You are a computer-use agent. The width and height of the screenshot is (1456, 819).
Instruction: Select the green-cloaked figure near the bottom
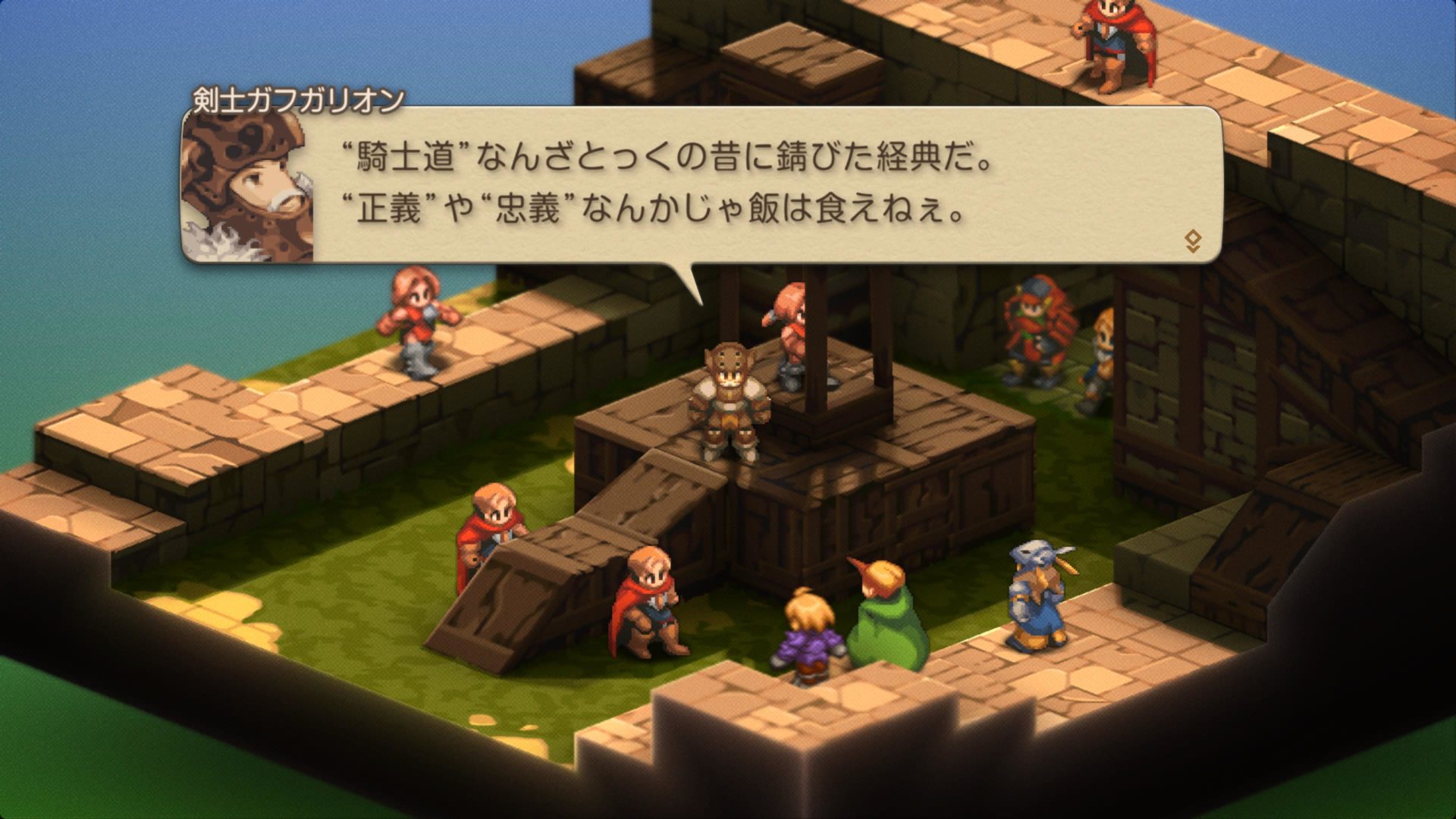coord(891,622)
